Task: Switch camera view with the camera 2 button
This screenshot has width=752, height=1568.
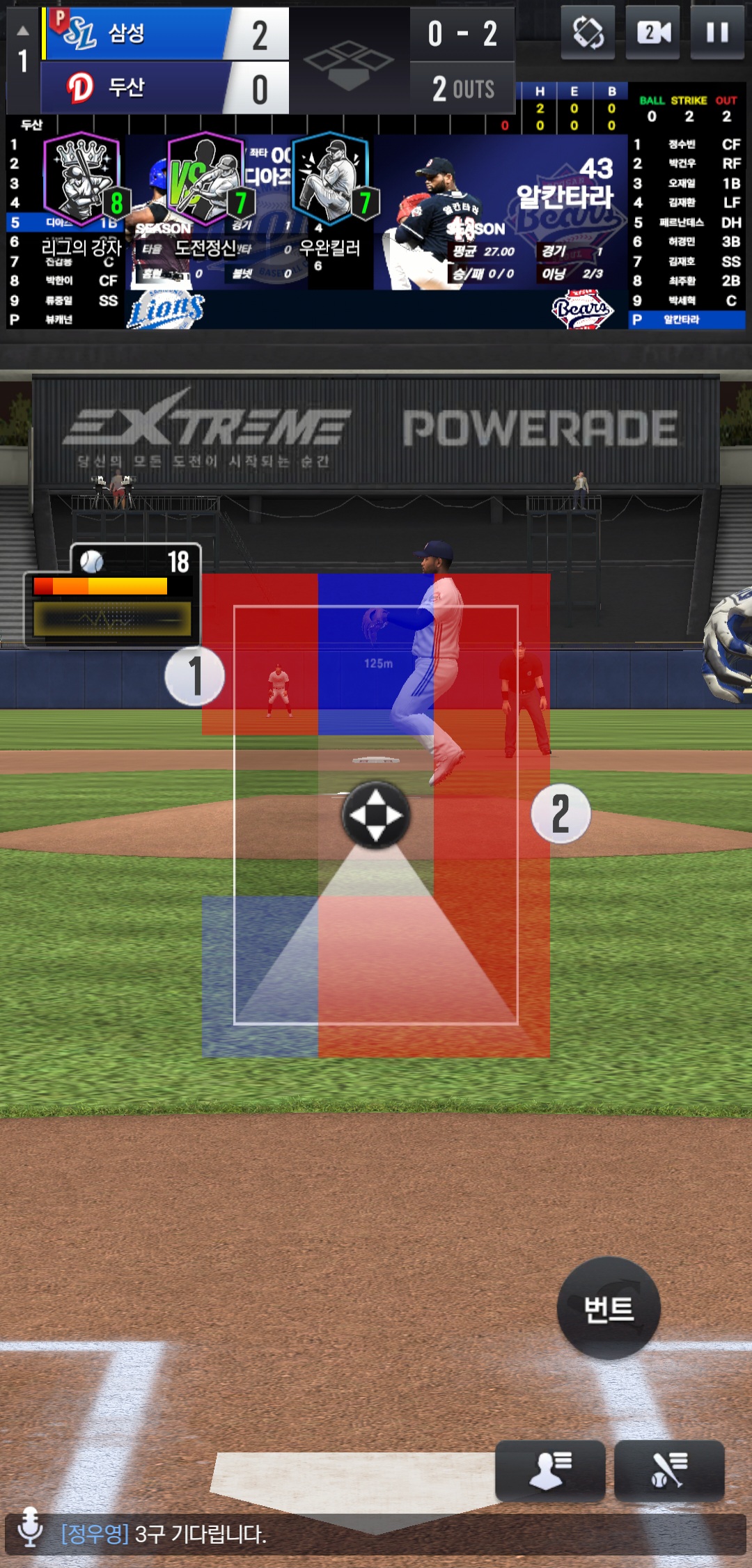Action: pos(652,32)
